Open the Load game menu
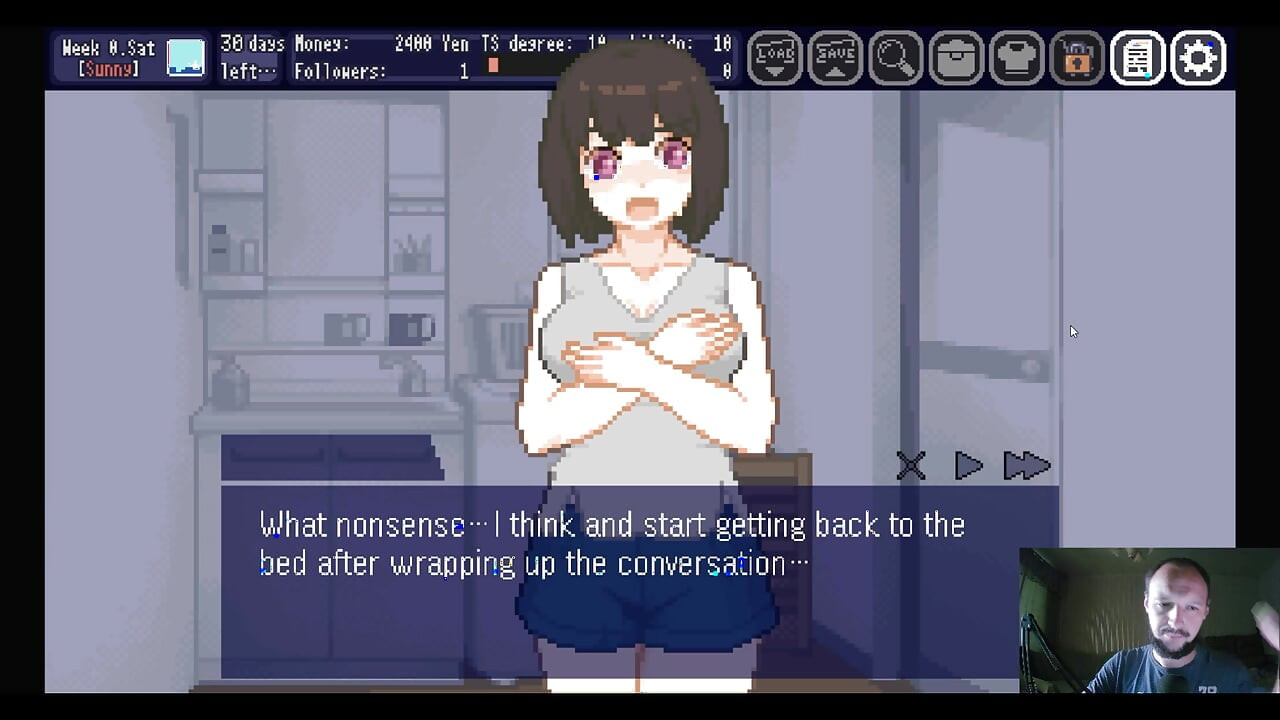 point(774,58)
